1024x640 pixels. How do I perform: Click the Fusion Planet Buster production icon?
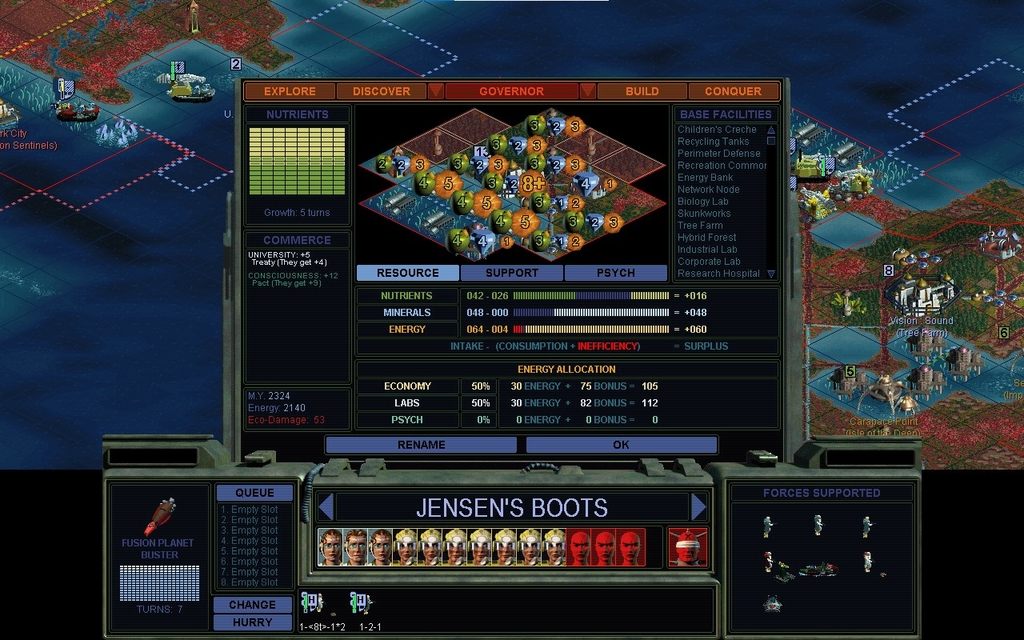(160, 518)
